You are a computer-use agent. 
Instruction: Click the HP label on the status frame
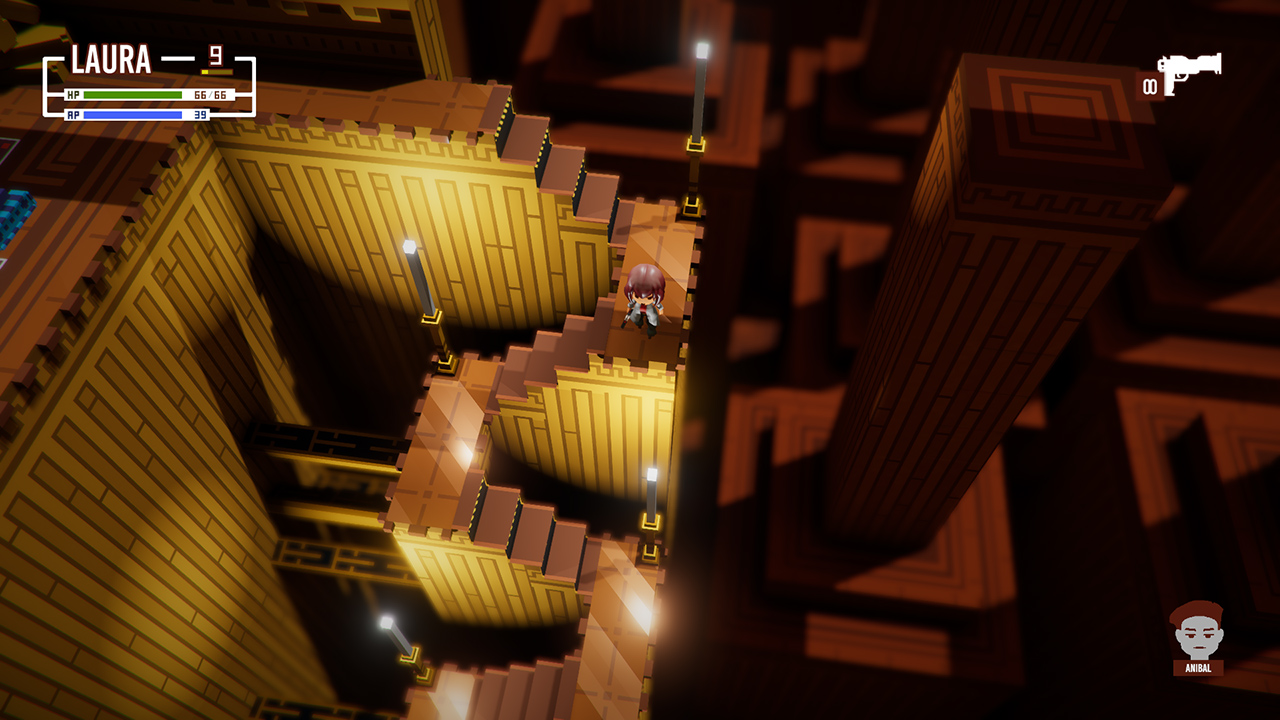(73, 93)
